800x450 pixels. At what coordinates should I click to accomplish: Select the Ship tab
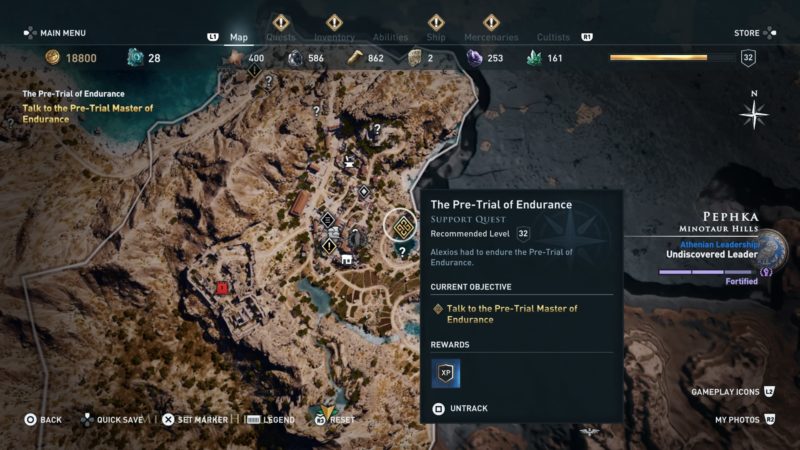(x=436, y=37)
